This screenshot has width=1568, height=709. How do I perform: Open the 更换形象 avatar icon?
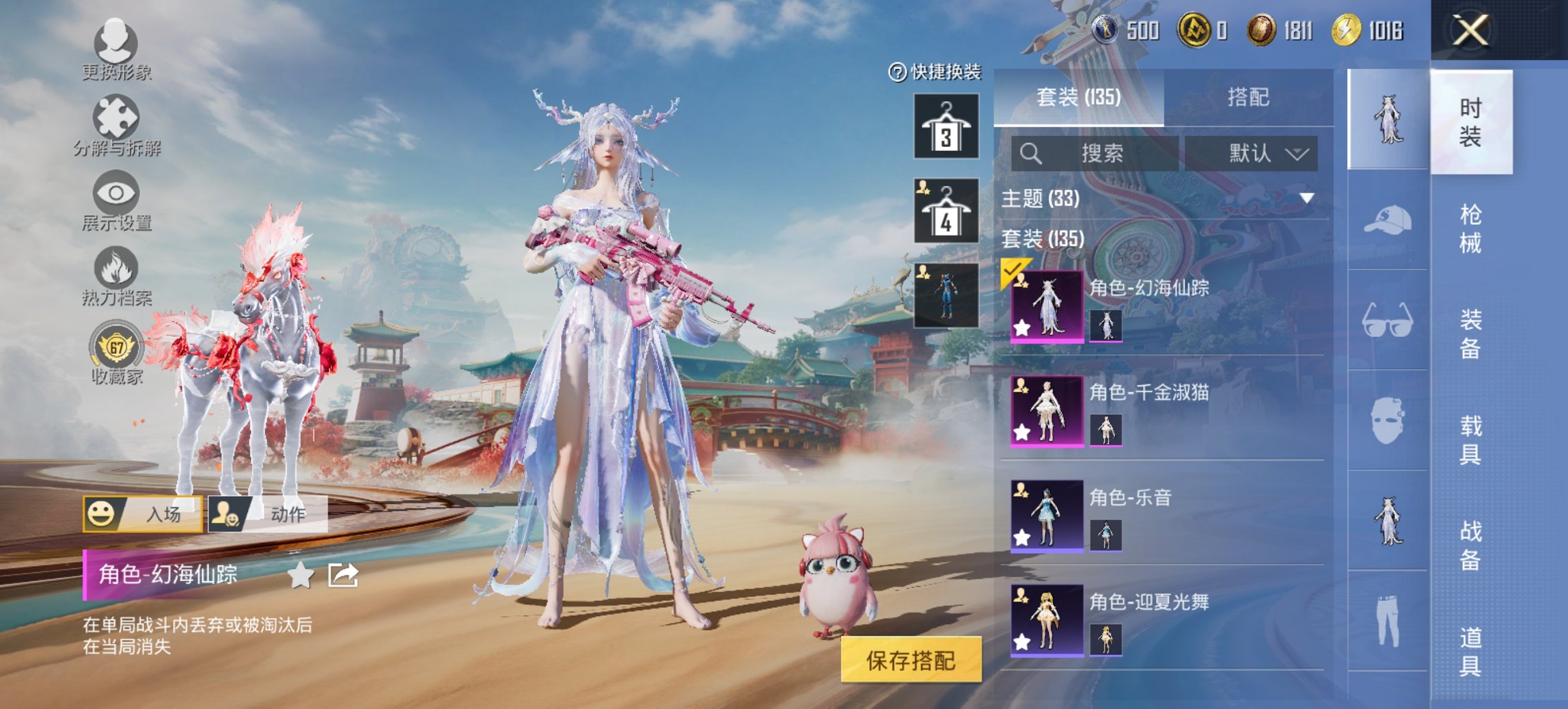click(118, 42)
